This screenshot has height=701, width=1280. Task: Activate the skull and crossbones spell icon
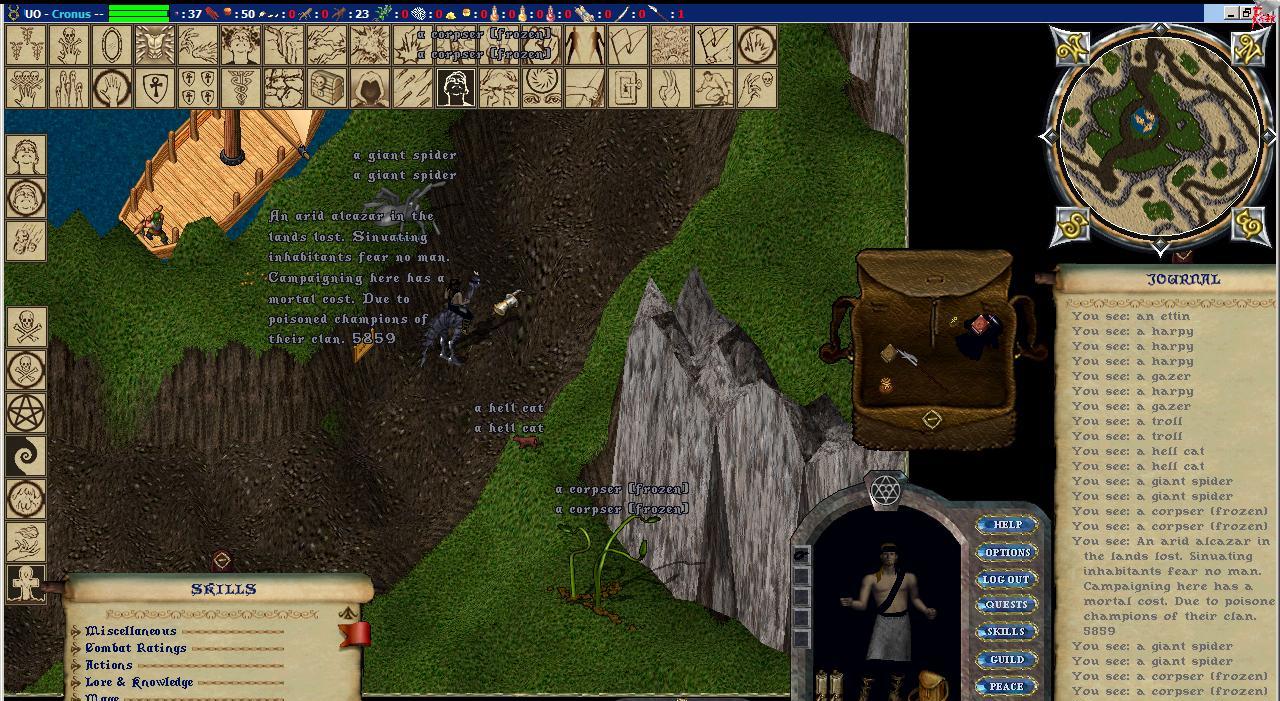[x=26, y=327]
